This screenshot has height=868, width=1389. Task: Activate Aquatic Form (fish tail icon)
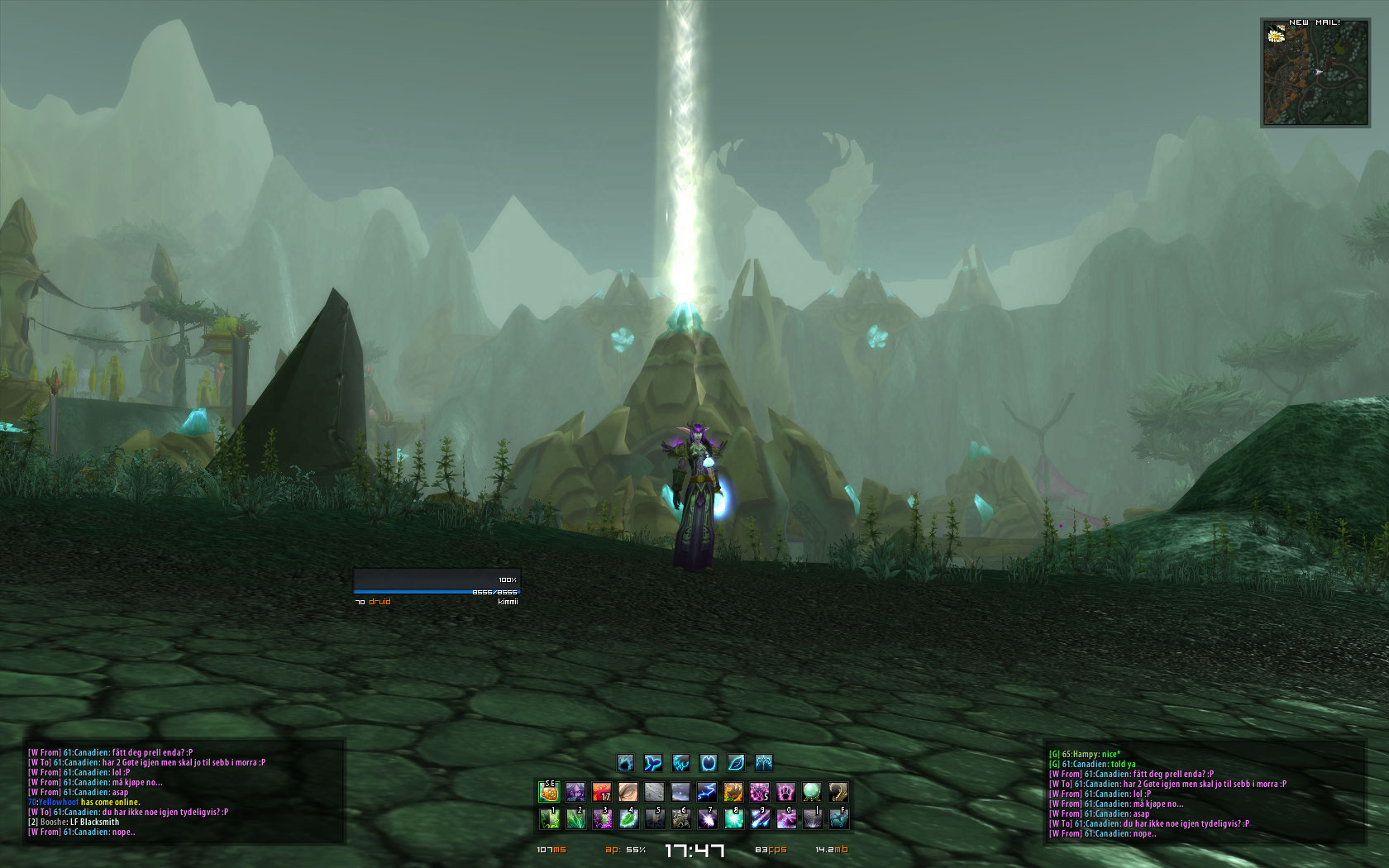[x=653, y=762]
